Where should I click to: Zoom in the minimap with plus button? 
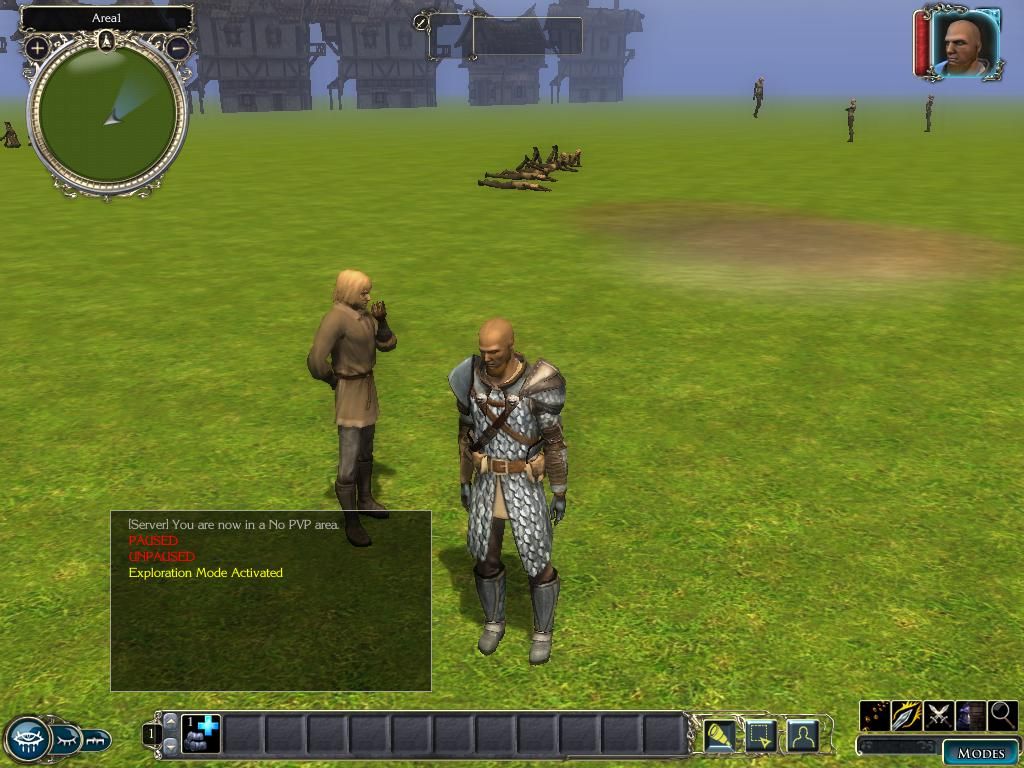37,47
